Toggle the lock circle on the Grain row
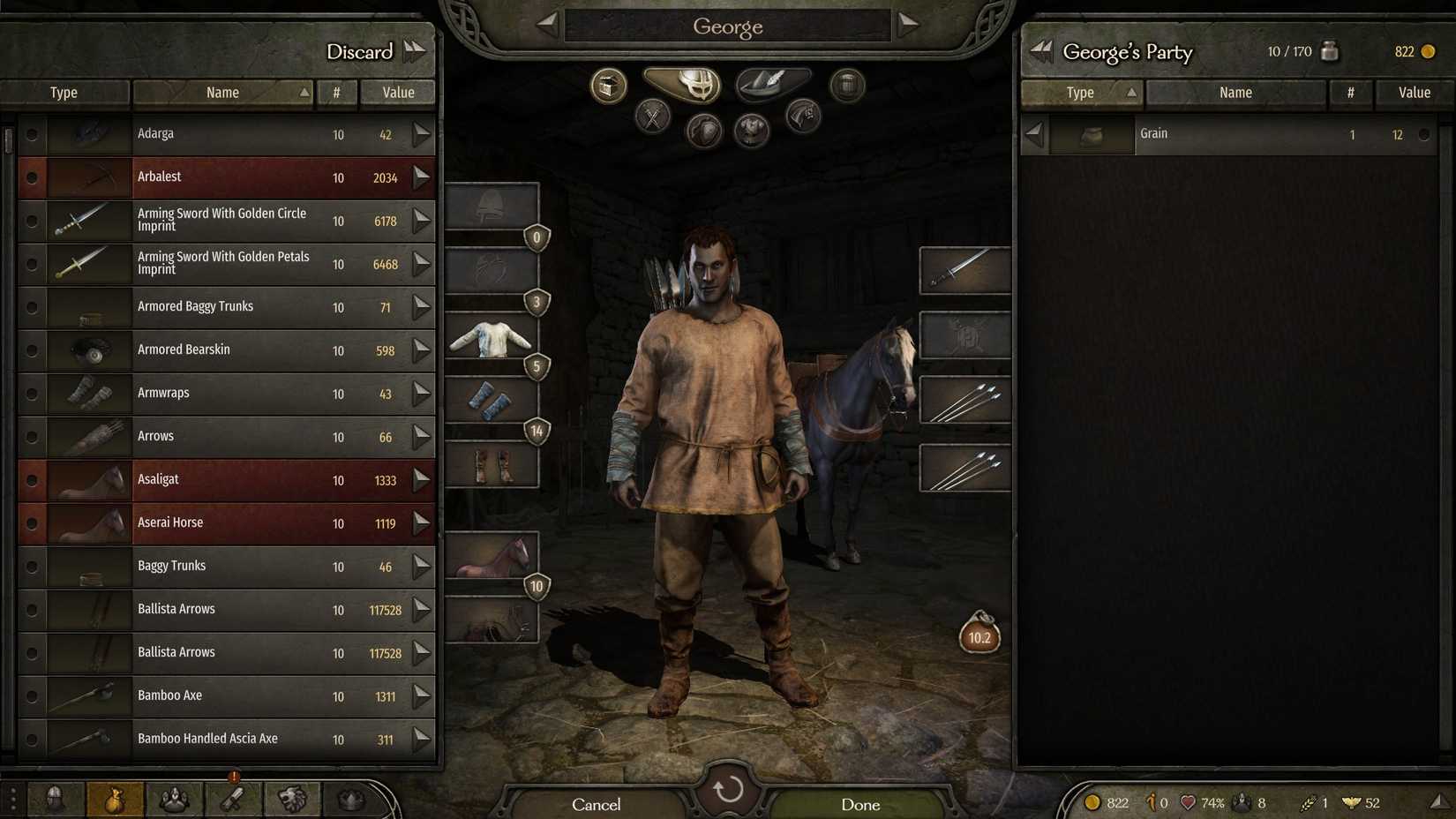Image resolution: width=1456 pixels, height=819 pixels. coord(1424,134)
